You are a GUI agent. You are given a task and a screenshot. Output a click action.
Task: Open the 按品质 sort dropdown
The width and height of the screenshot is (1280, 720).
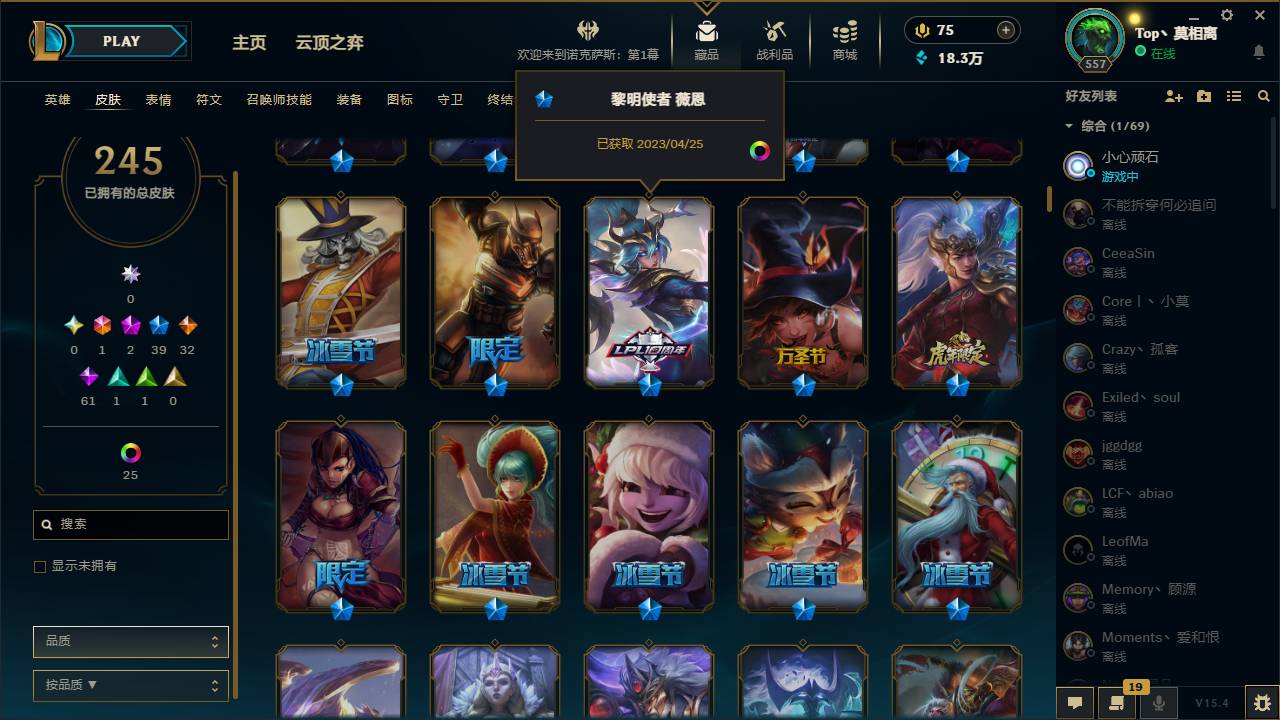pyautogui.click(x=130, y=686)
